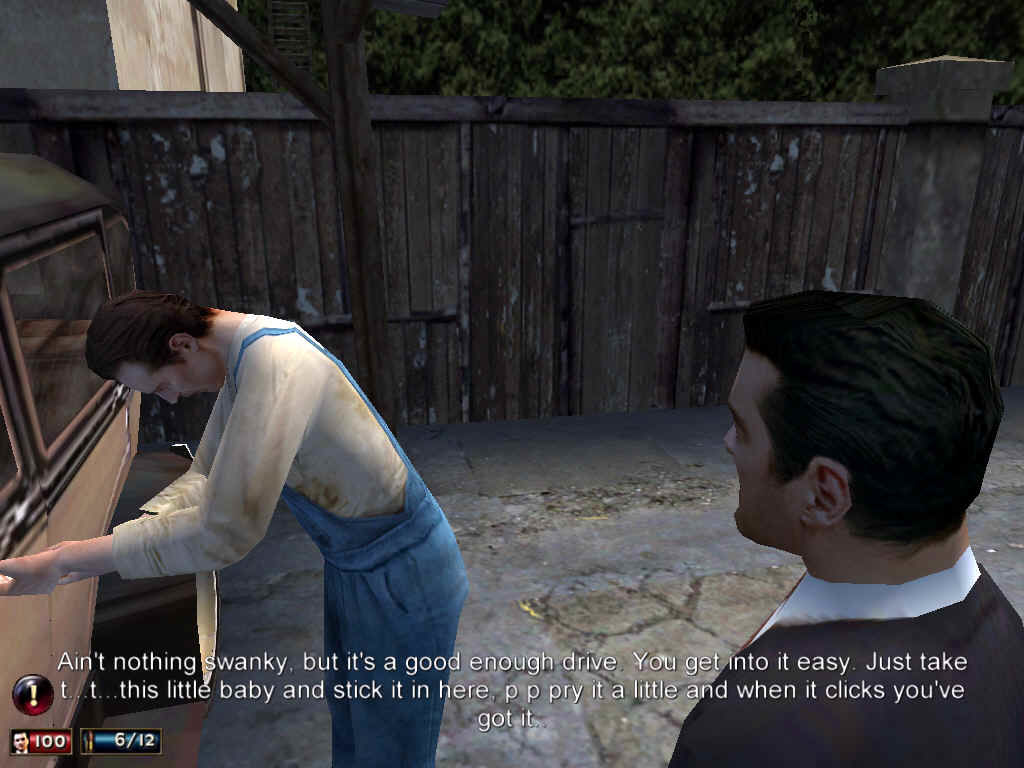Click the red exclamation mark objective icon
This screenshot has height=768, width=1024.
(33, 694)
